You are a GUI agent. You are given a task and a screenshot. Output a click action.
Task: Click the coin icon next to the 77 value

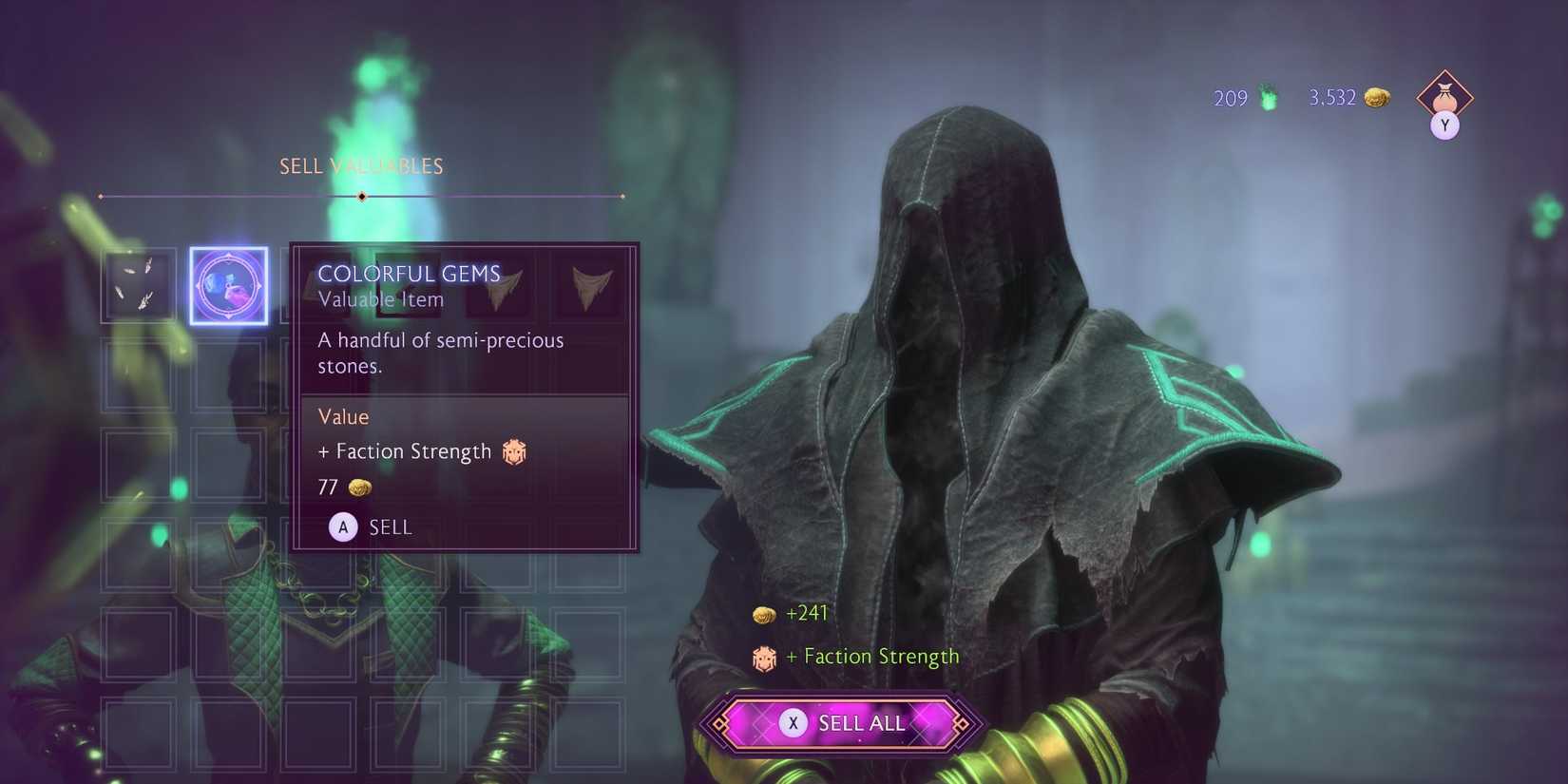tap(359, 487)
